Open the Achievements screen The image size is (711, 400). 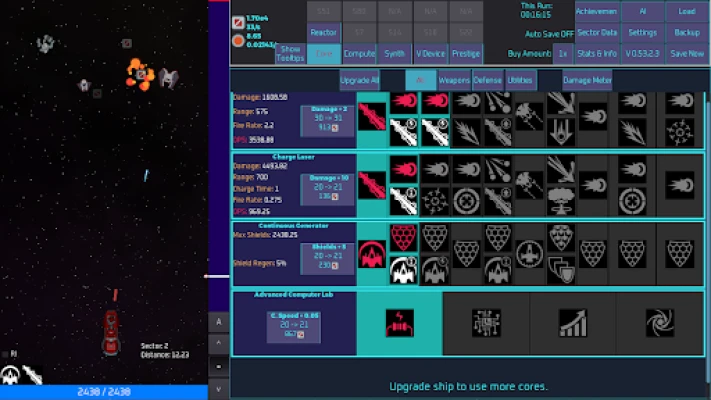[597, 12]
